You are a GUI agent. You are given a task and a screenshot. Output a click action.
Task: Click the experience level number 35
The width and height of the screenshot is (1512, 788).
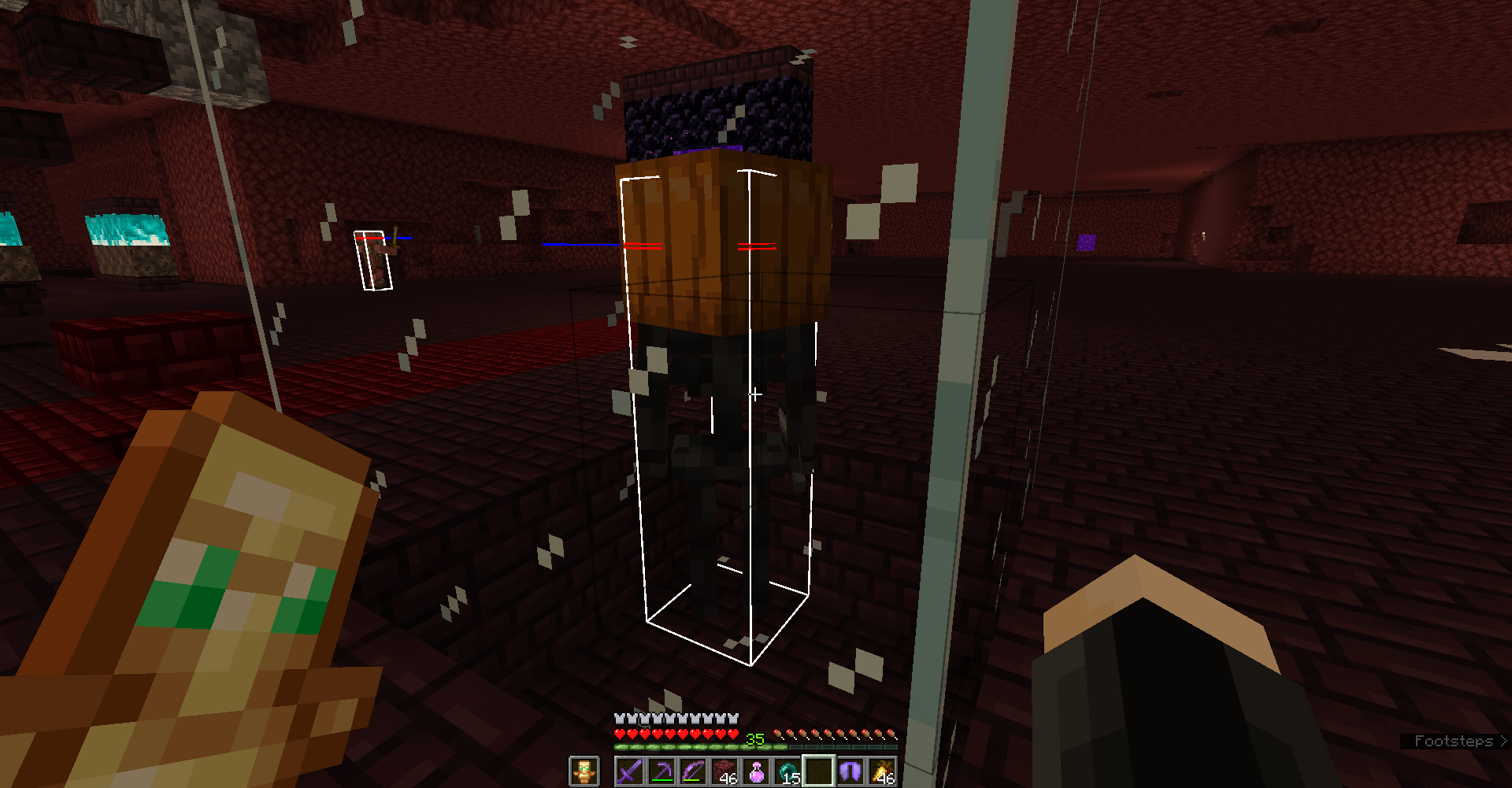[754, 737]
